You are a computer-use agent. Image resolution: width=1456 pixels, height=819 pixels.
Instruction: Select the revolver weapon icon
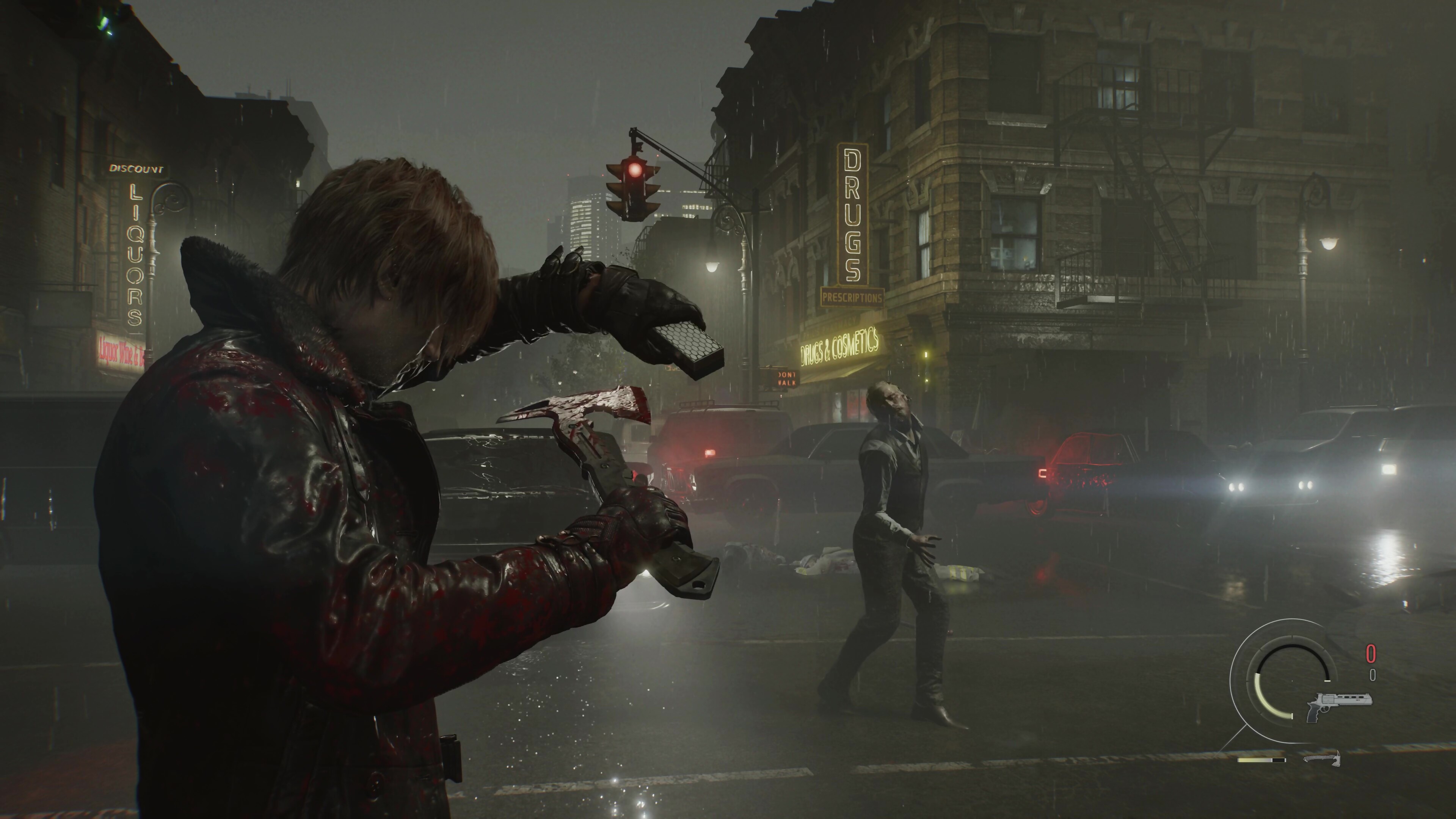pos(1329,706)
